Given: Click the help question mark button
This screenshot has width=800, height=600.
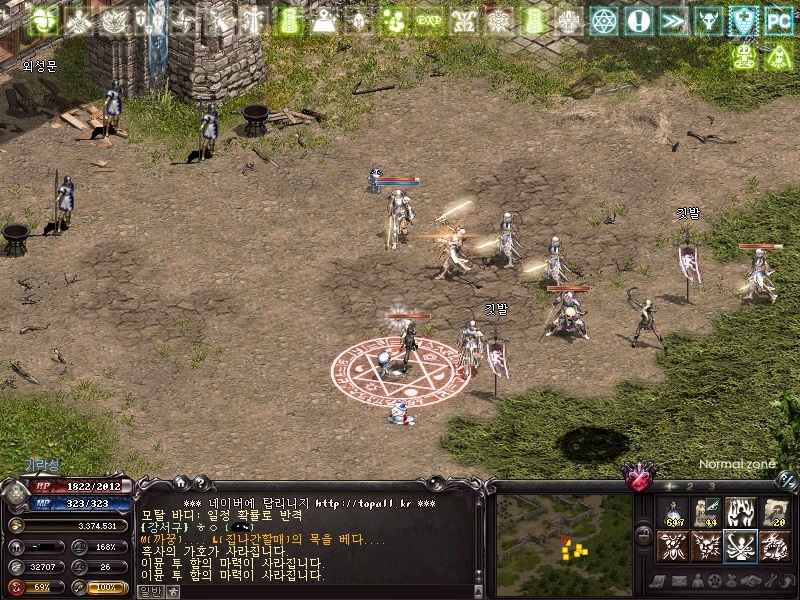Looking at the screenshot, I should (x=200, y=482).
